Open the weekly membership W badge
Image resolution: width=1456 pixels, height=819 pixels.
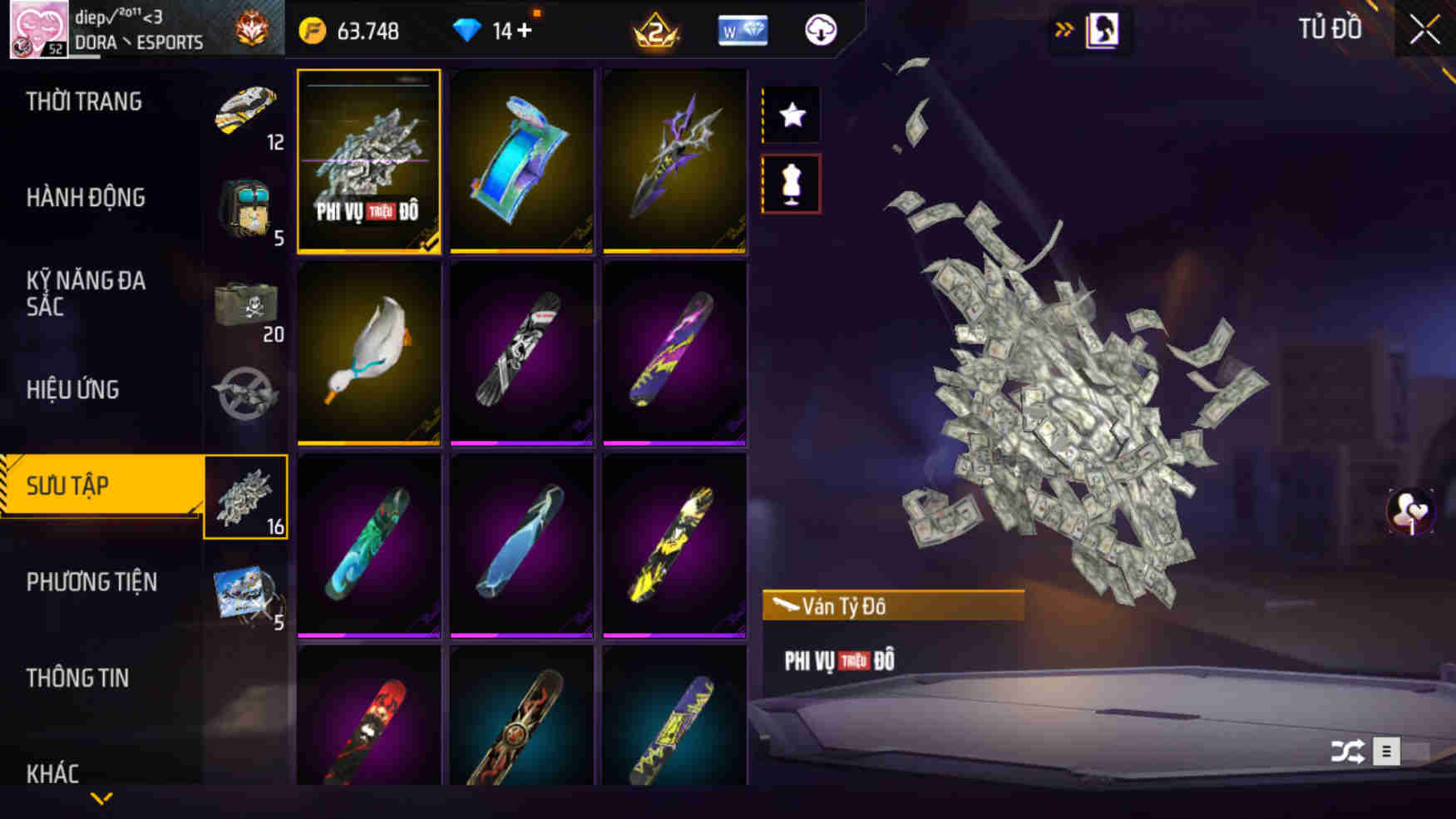click(x=743, y=31)
